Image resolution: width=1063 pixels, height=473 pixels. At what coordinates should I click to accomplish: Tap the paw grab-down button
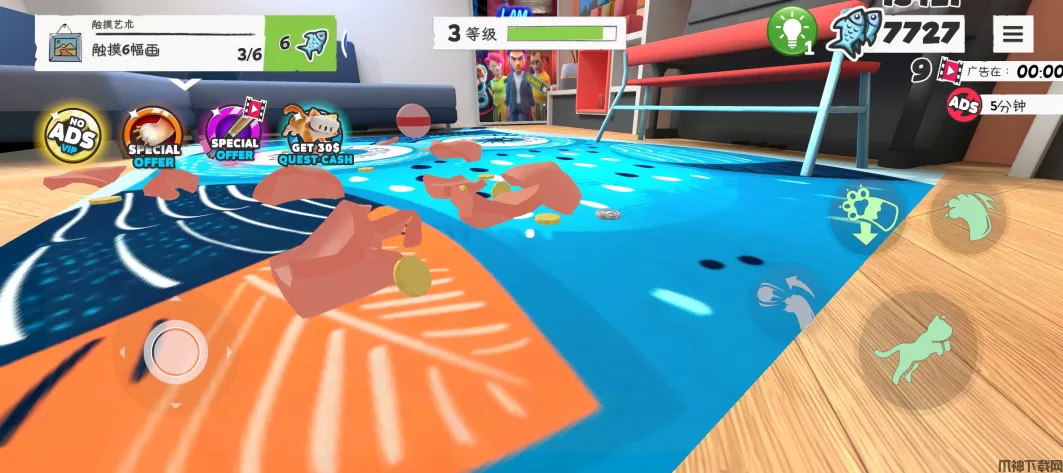tap(865, 214)
